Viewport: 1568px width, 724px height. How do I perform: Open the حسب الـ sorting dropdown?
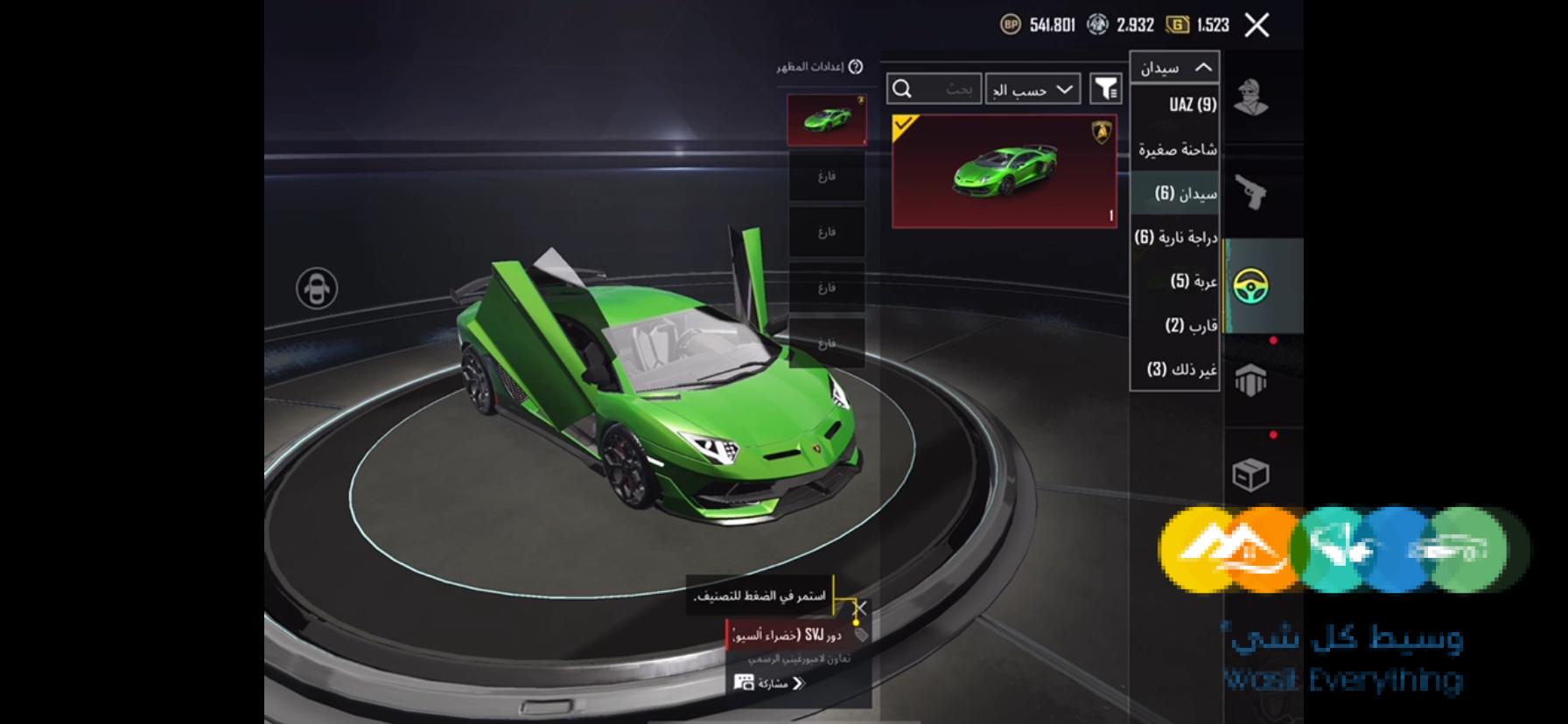pos(1032,88)
